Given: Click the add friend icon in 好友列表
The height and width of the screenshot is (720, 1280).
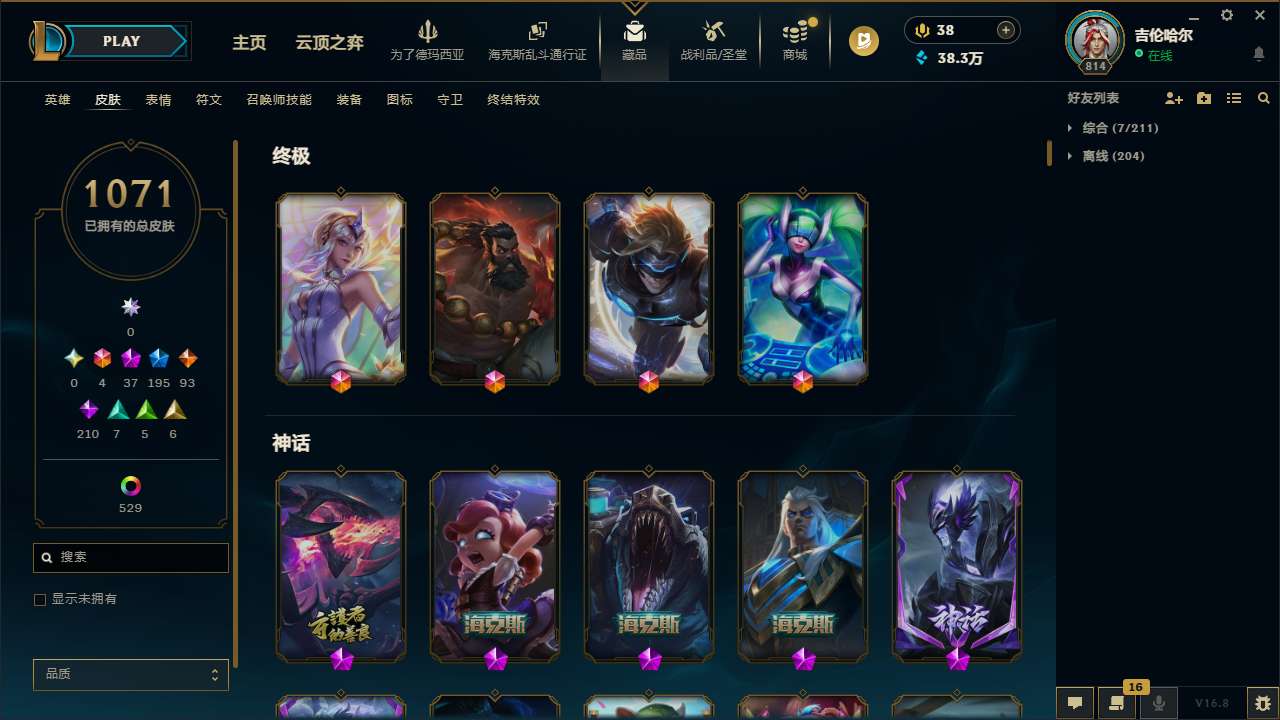Looking at the screenshot, I should tap(1174, 98).
